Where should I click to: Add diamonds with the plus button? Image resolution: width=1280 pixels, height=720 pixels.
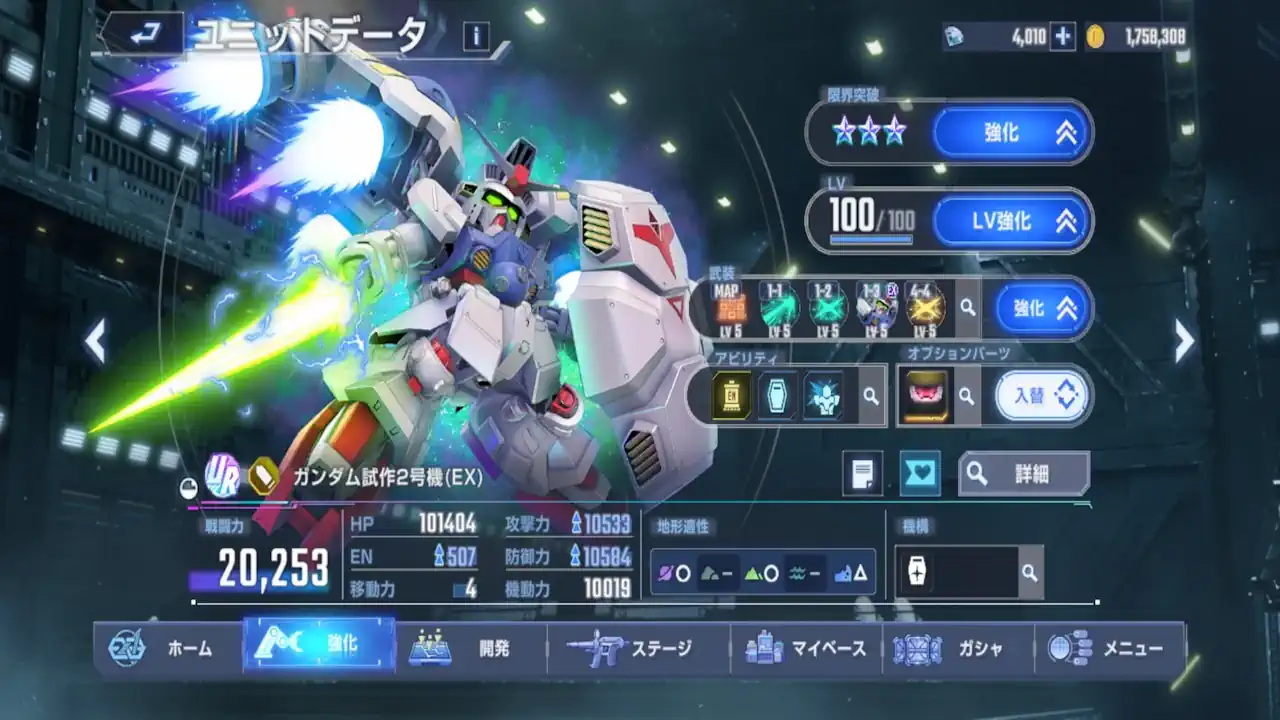coord(1062,38)
